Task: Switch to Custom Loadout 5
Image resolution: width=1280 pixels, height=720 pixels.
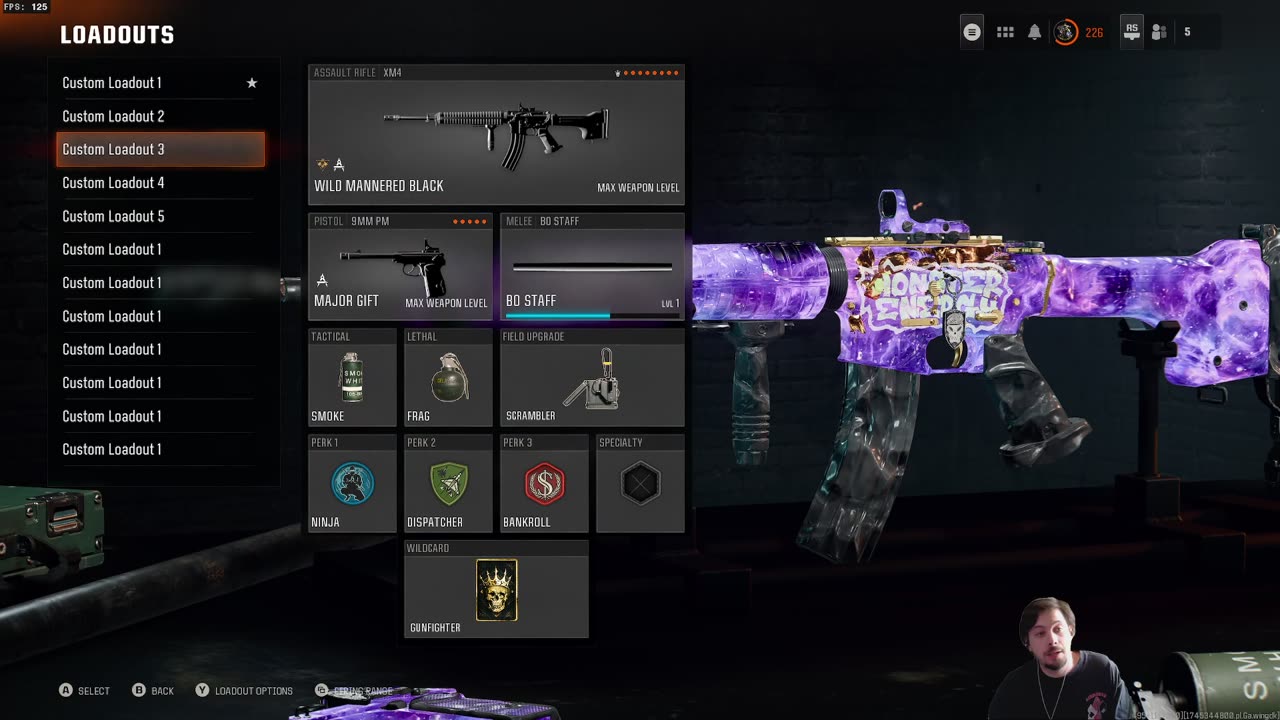Action: [160, 216]
